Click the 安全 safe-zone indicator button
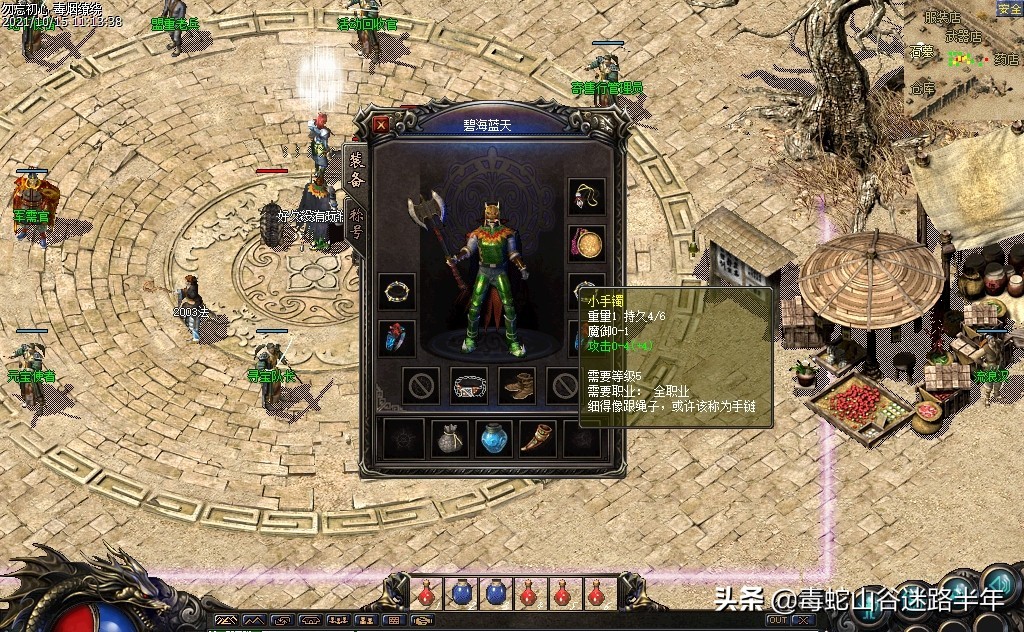Screen dimensions: 1024x632 [1009, 8]
